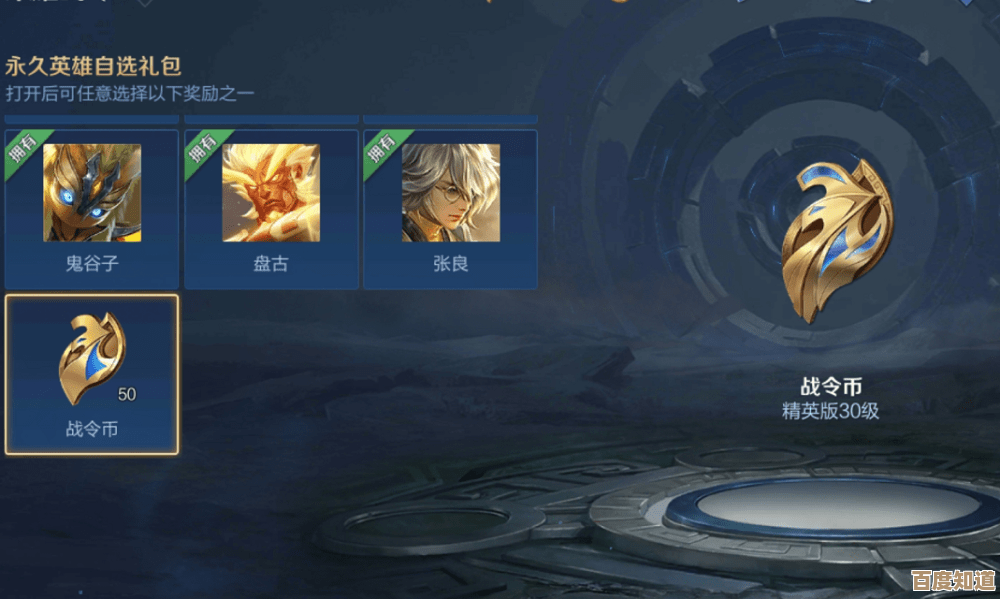
Task: Select the 战令币 50 reward tile
Action: [x=92, y=373]
